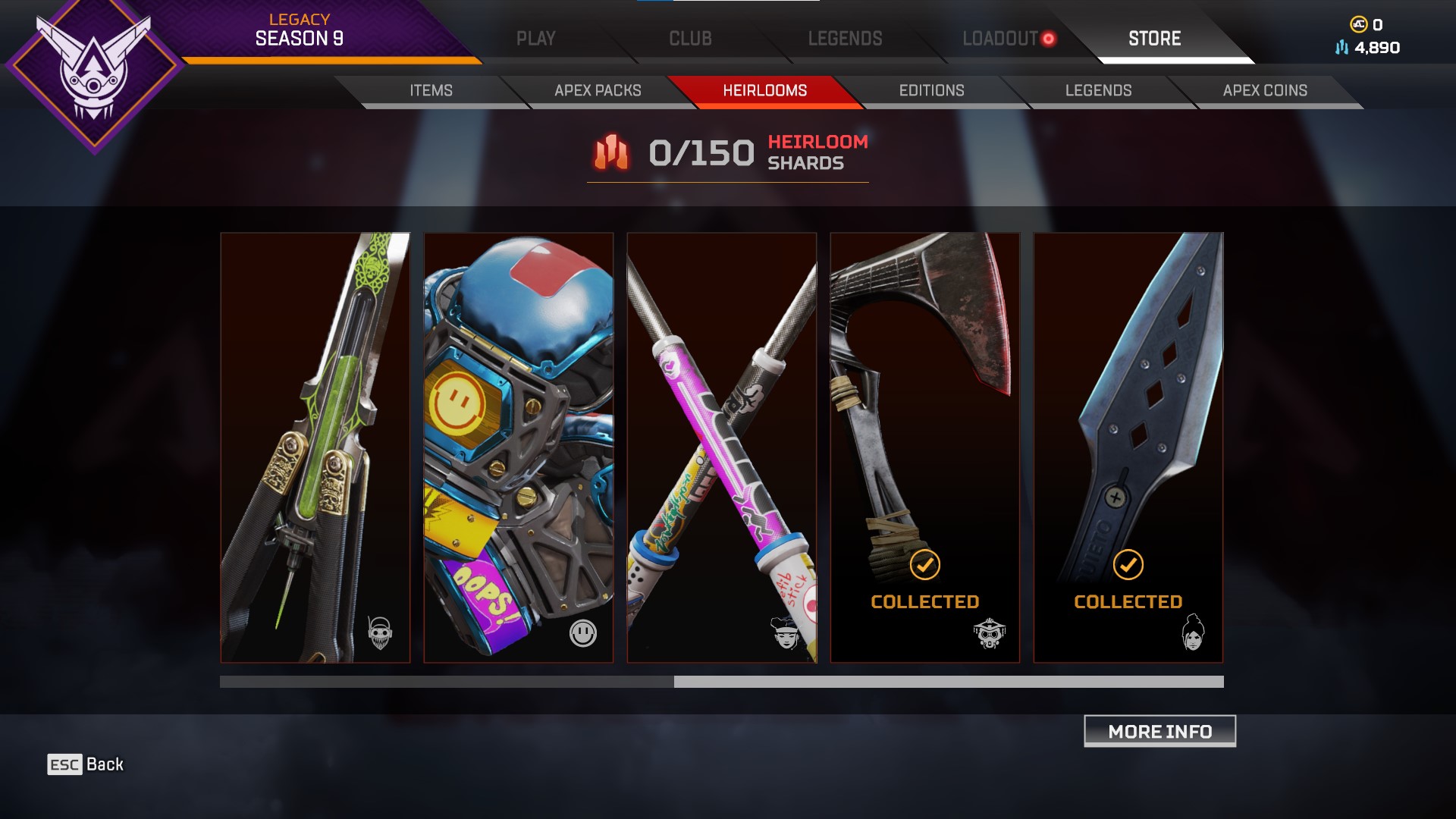Click the Bloodhound emblem on the raven axe card
Viewport: 1456px width, 819px height.
990,632
